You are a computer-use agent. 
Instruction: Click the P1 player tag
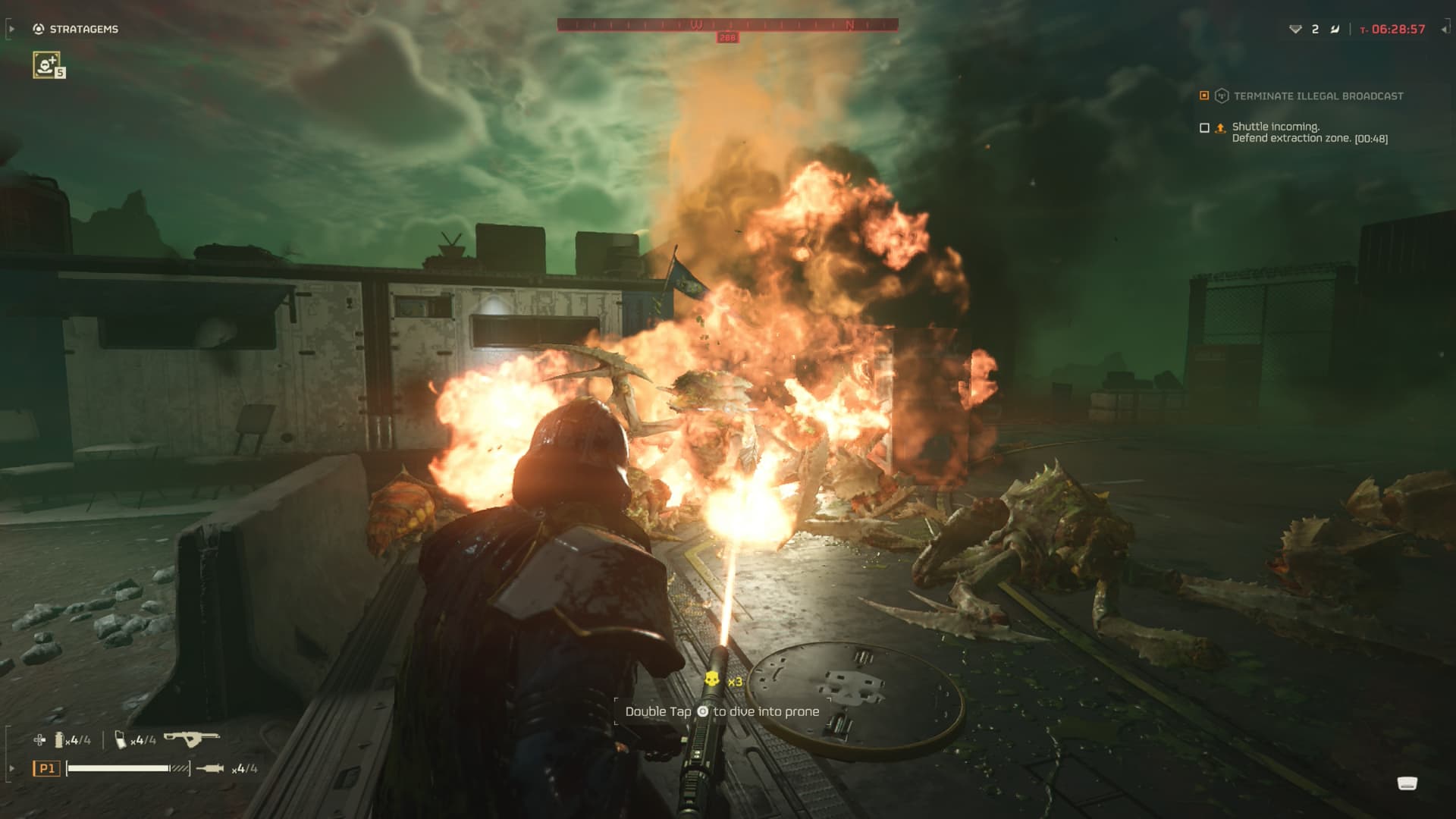click(47, 768)
